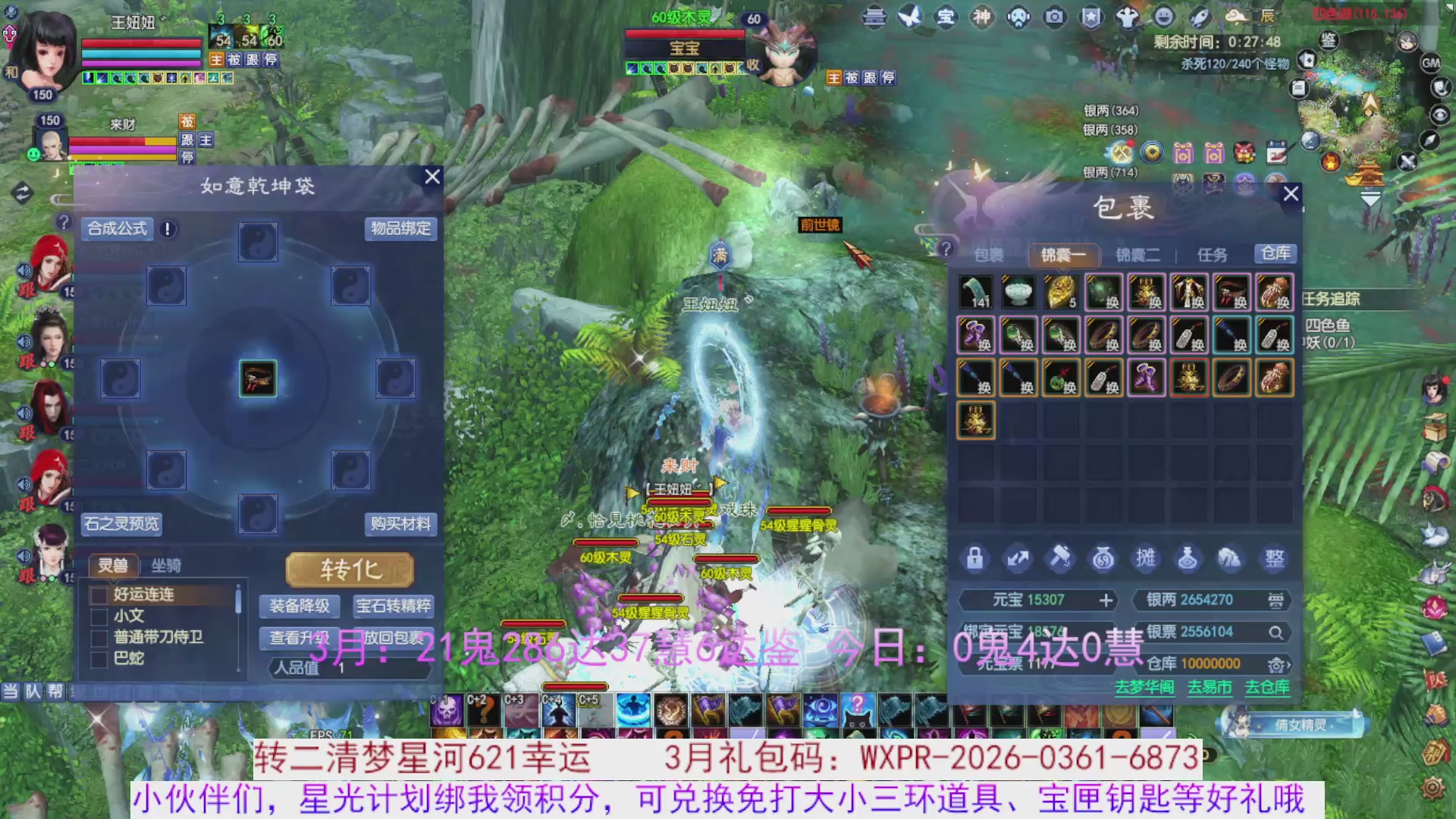Viewport: 1456px width, 819px height.
Task: Open the 摊 stall icon in the package panel
Action: tap(1146, 559)
